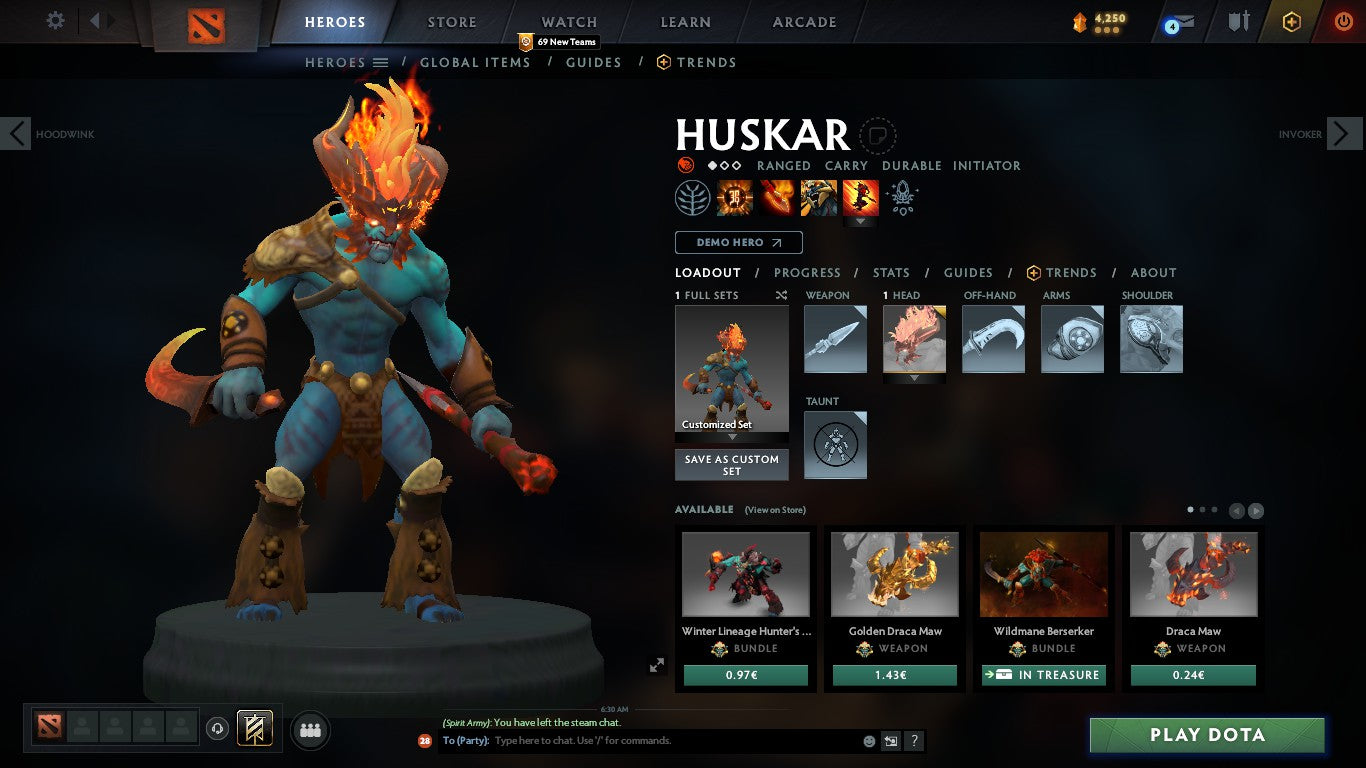Screen dimensions: 1366x768
Task: Click the friends list icon
Action: click(309, 730)
